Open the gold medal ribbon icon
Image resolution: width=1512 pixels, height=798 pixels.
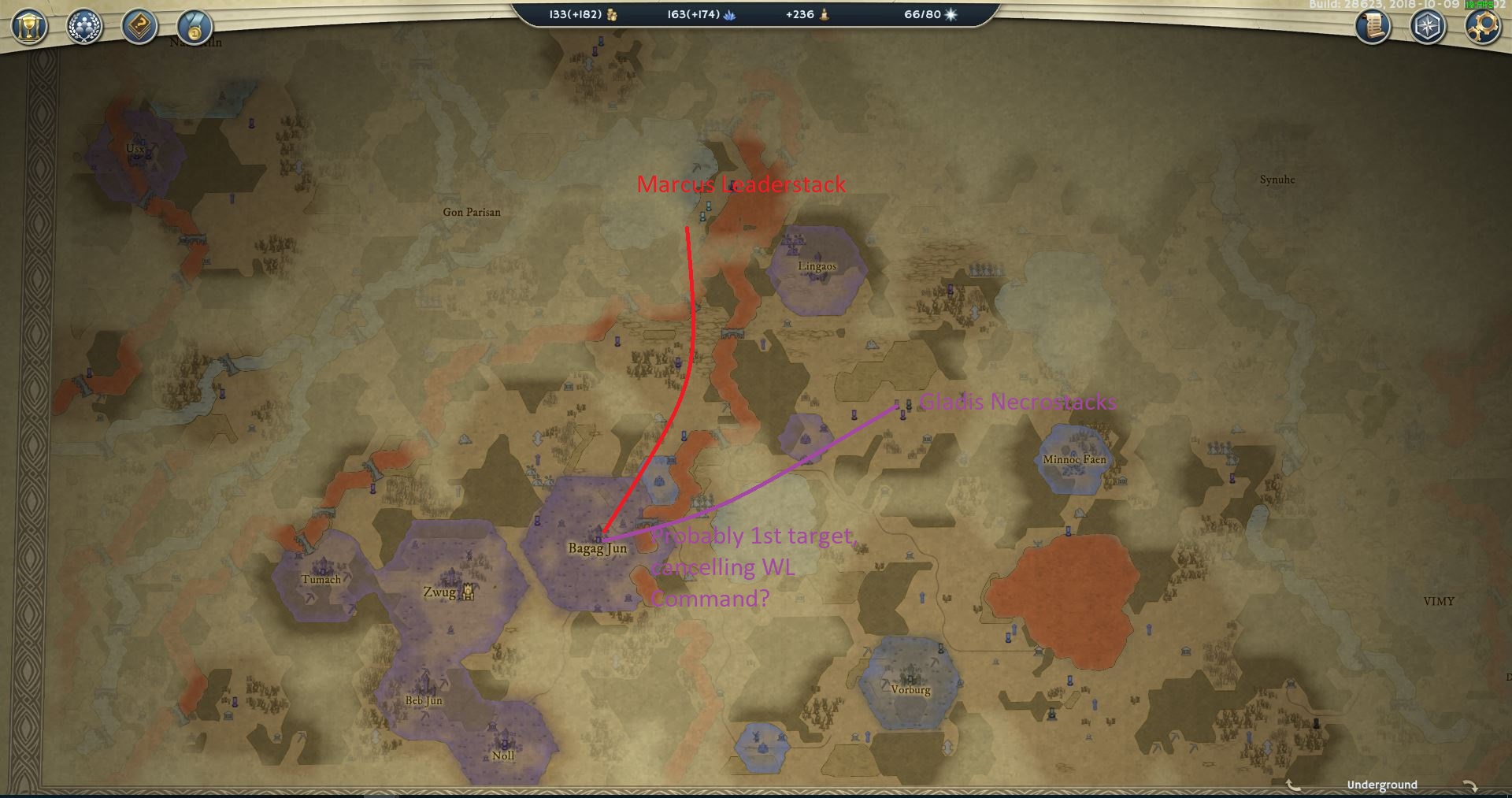(x=194, y=27)
